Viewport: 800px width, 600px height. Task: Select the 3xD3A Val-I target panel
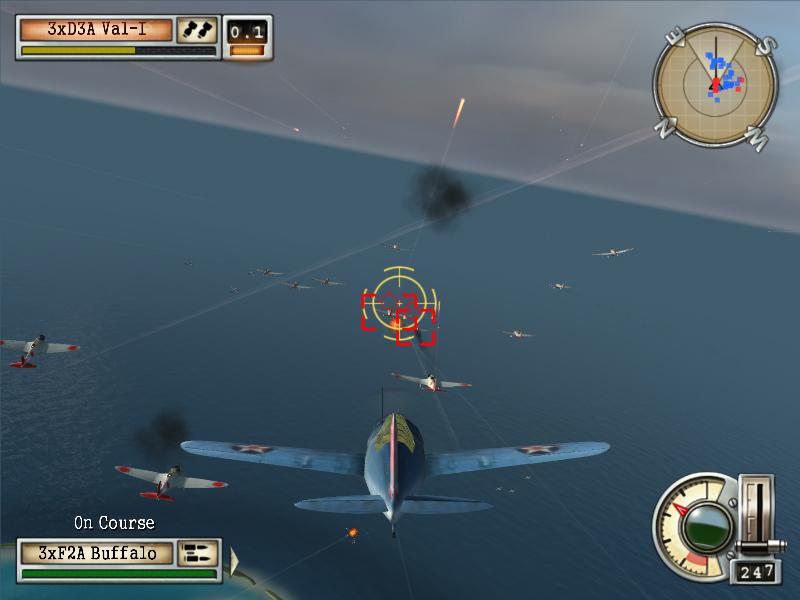(x=97, y=29)
